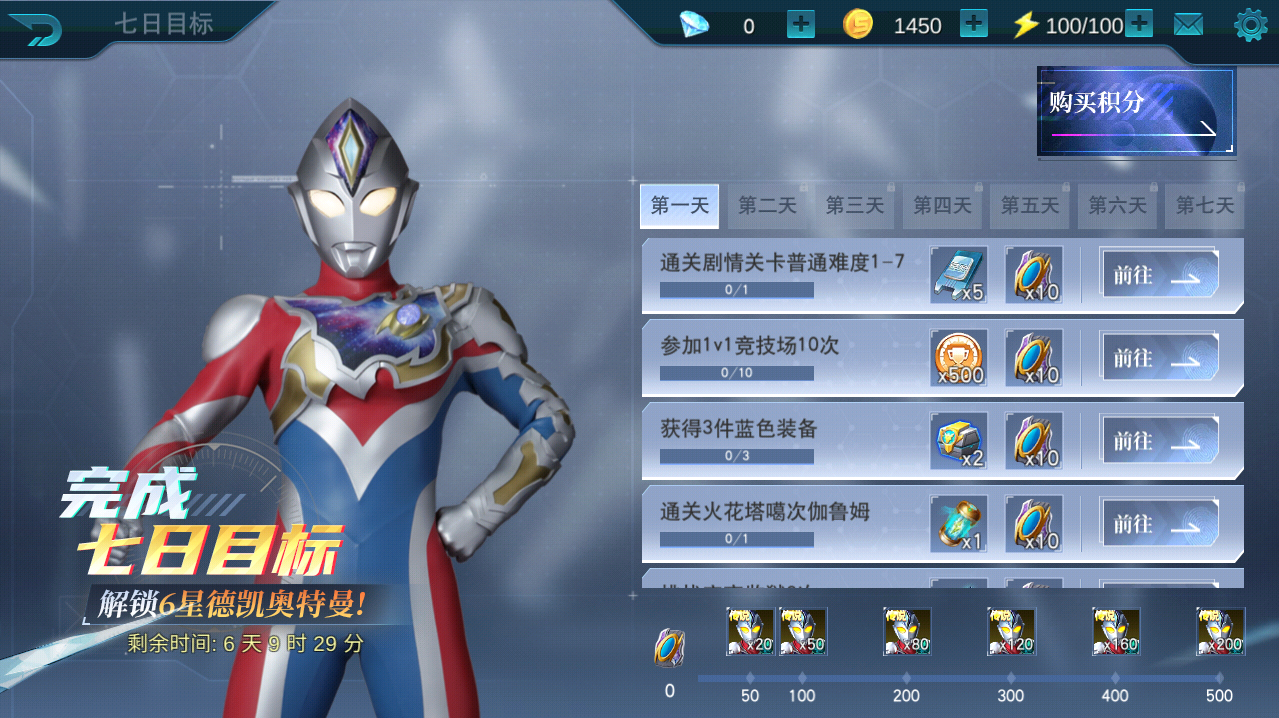Show the 第五天 tab
This screenshot has height=718, width=1279.
[1030, 206]
